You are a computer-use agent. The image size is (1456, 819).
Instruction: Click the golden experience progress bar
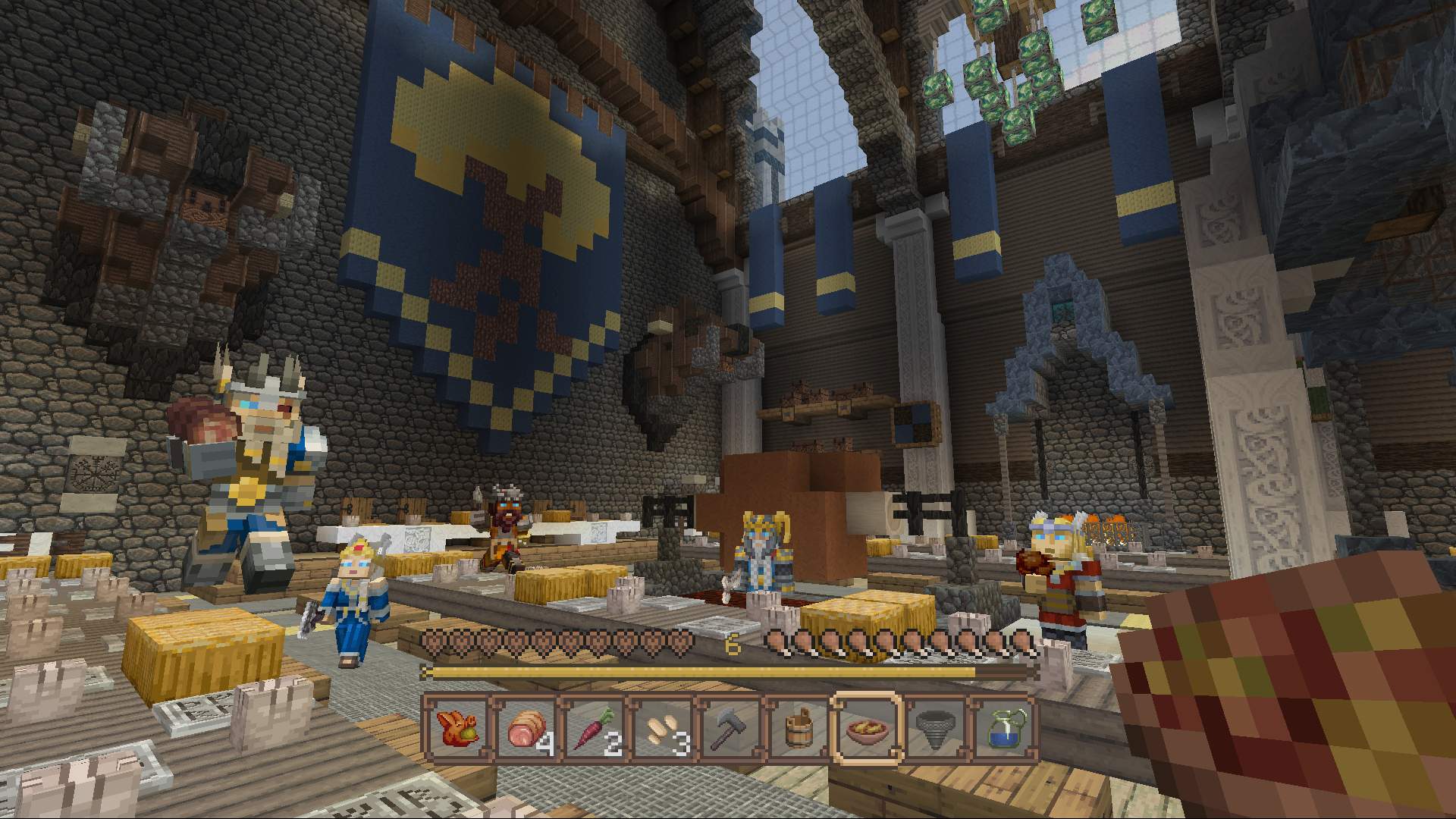click(x=728, y=673)
